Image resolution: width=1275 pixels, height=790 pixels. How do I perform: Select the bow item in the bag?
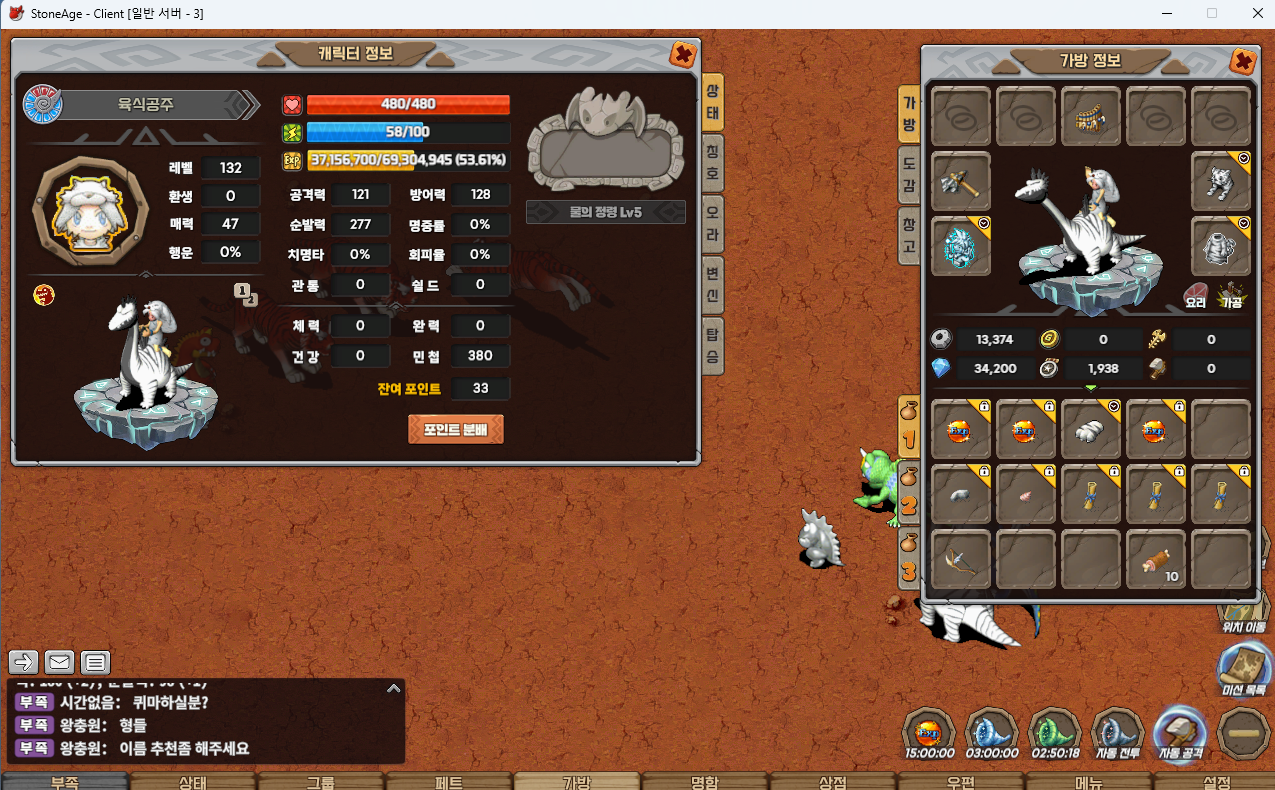tap(960, 560)
